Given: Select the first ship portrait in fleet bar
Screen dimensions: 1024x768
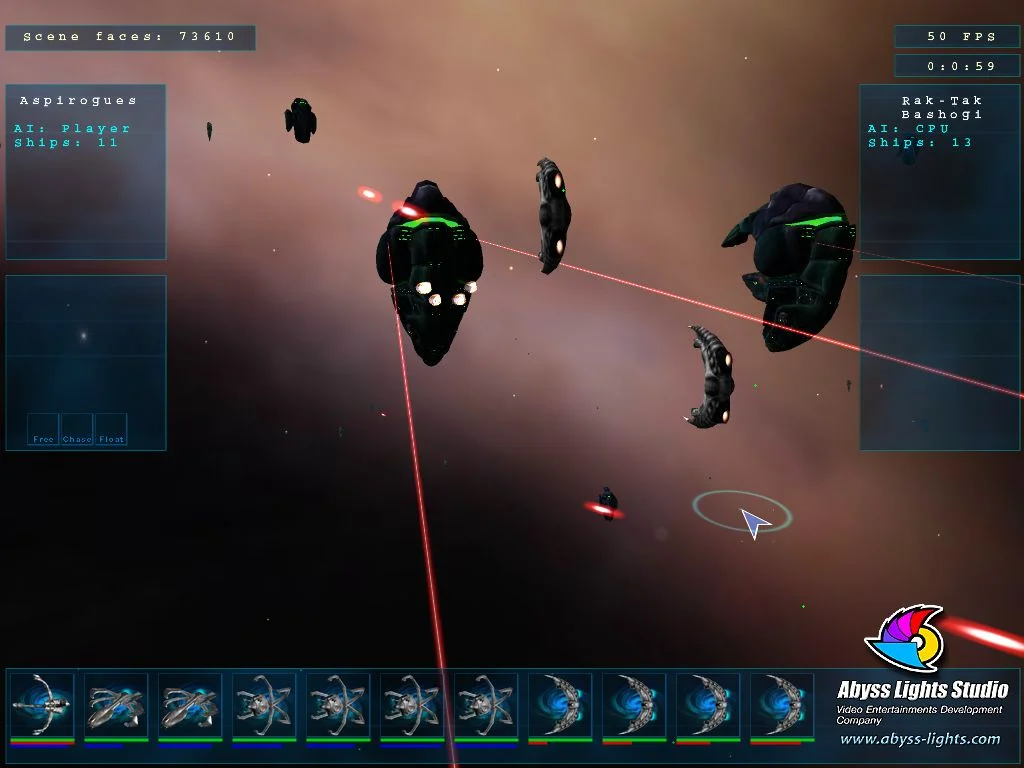Looking at the screenshot, I should point(42,705).
